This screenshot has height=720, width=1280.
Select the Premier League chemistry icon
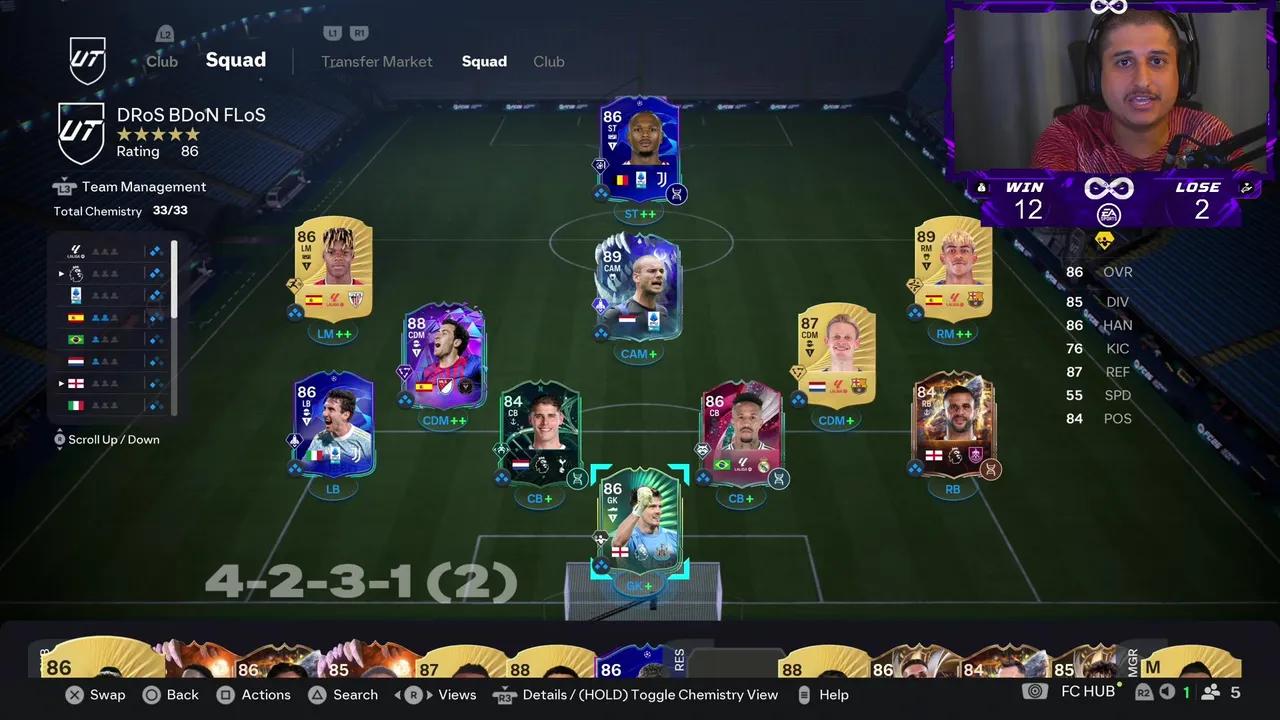point(75,273)
